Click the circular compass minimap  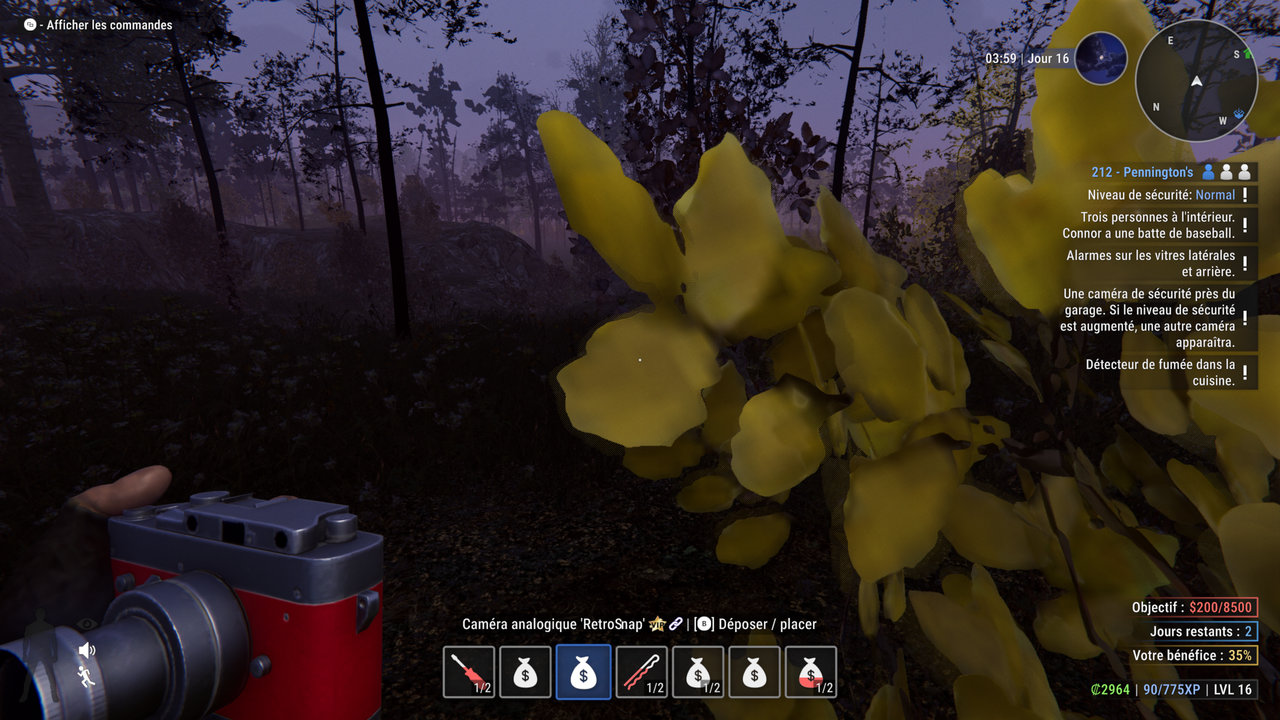pyautogui.click(x=1196, y=81)
